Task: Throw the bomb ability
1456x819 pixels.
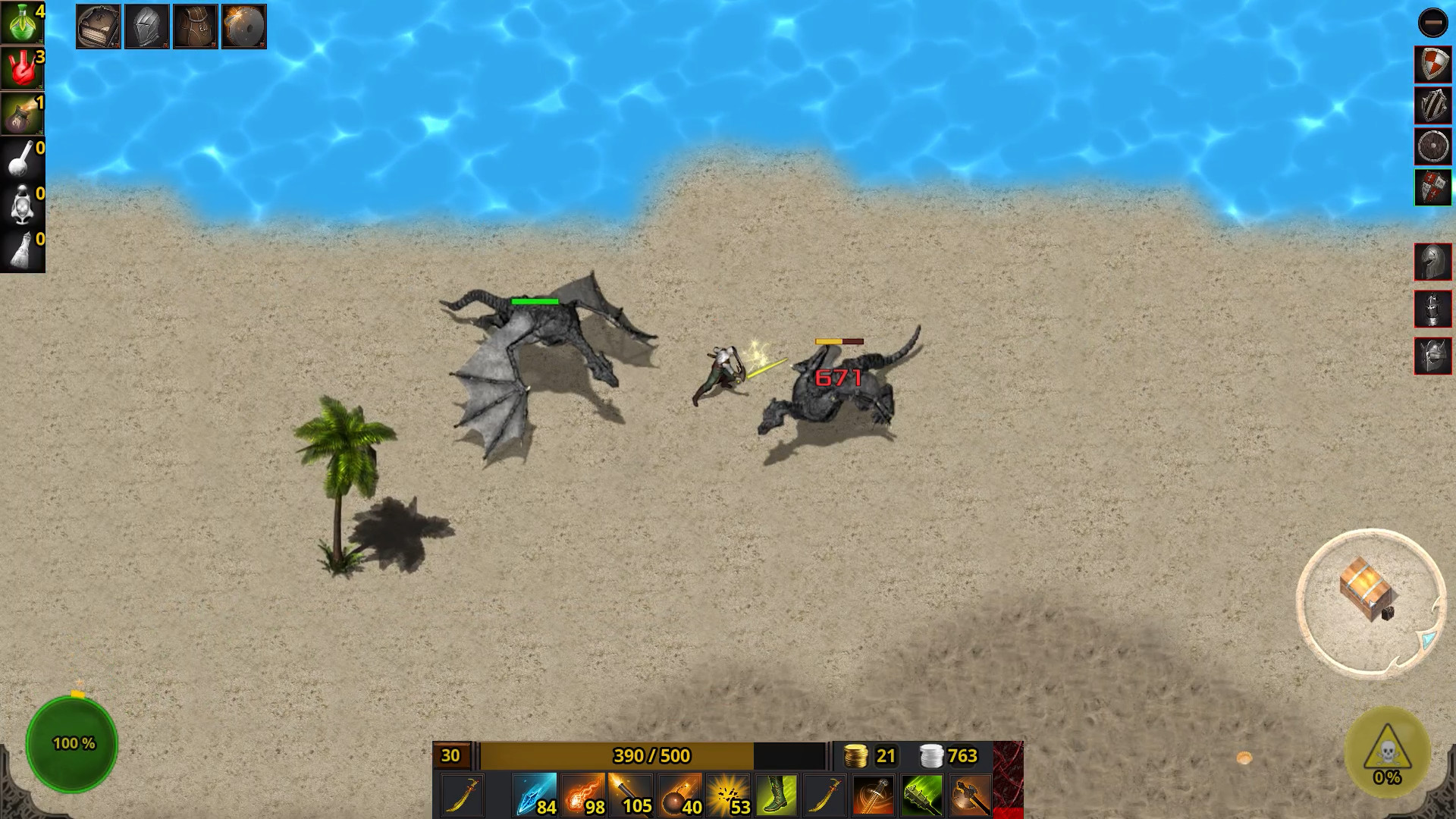Action: 680,795
